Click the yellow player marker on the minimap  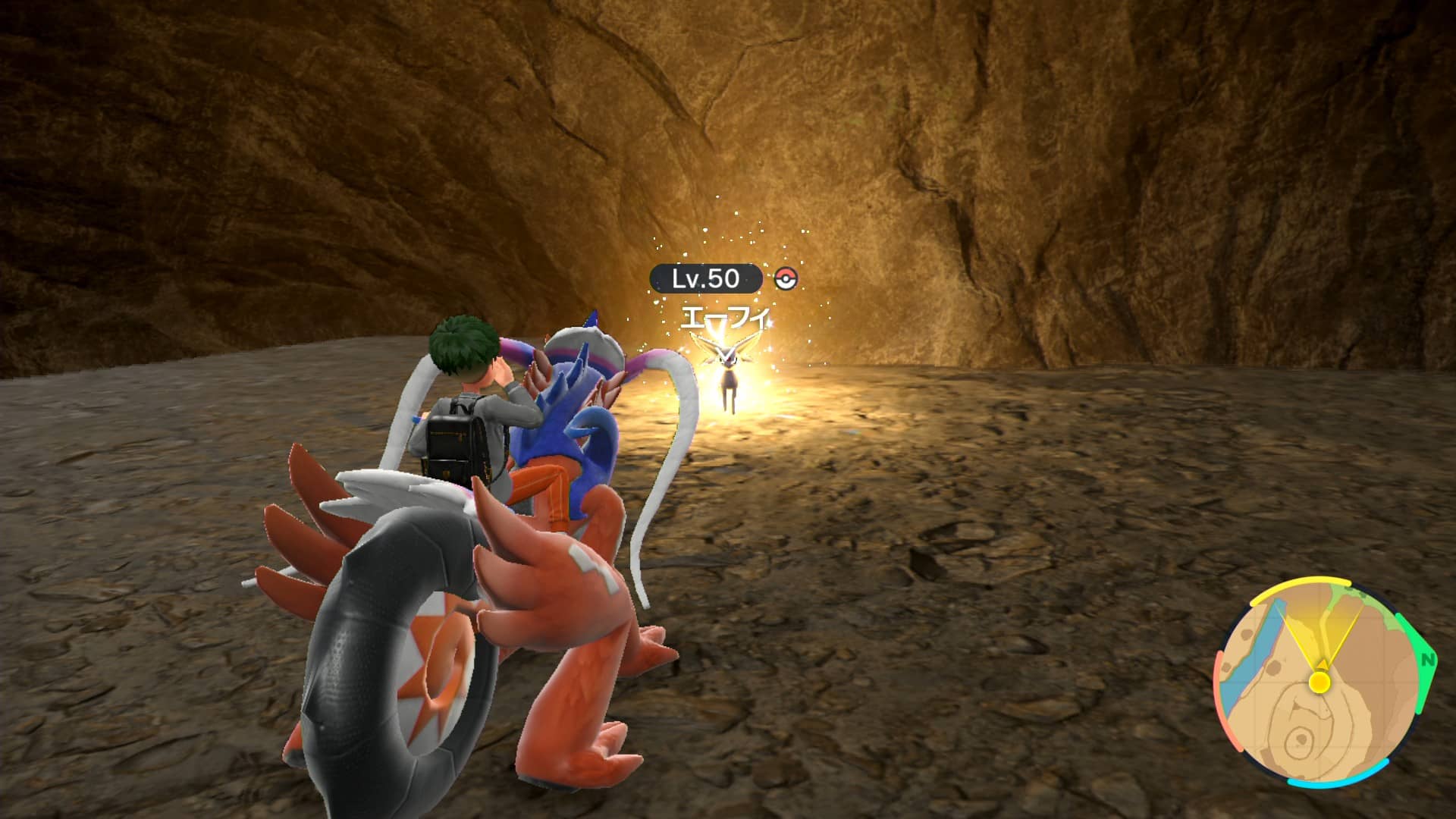[x=1319, y=682]
